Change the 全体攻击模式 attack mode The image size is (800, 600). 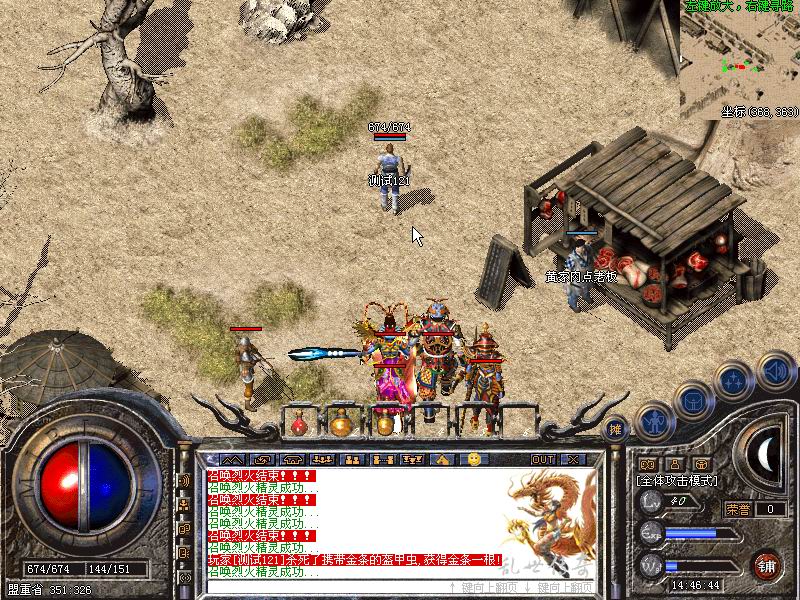[680, 480]
